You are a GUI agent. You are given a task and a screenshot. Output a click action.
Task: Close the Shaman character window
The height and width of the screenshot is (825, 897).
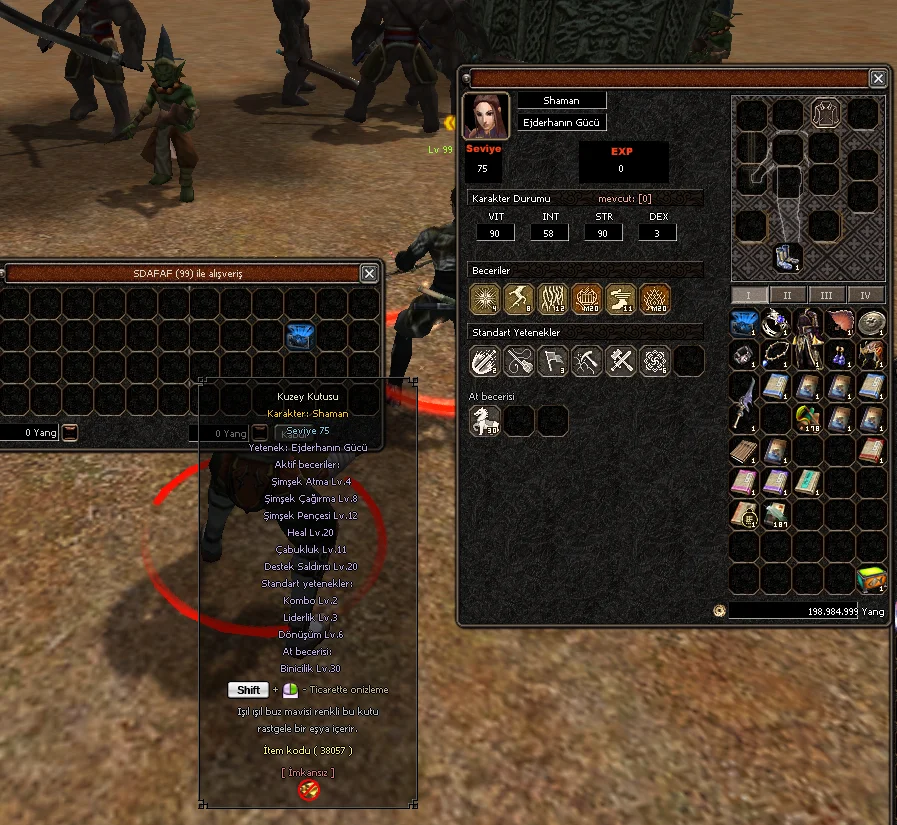click(877, 78)
